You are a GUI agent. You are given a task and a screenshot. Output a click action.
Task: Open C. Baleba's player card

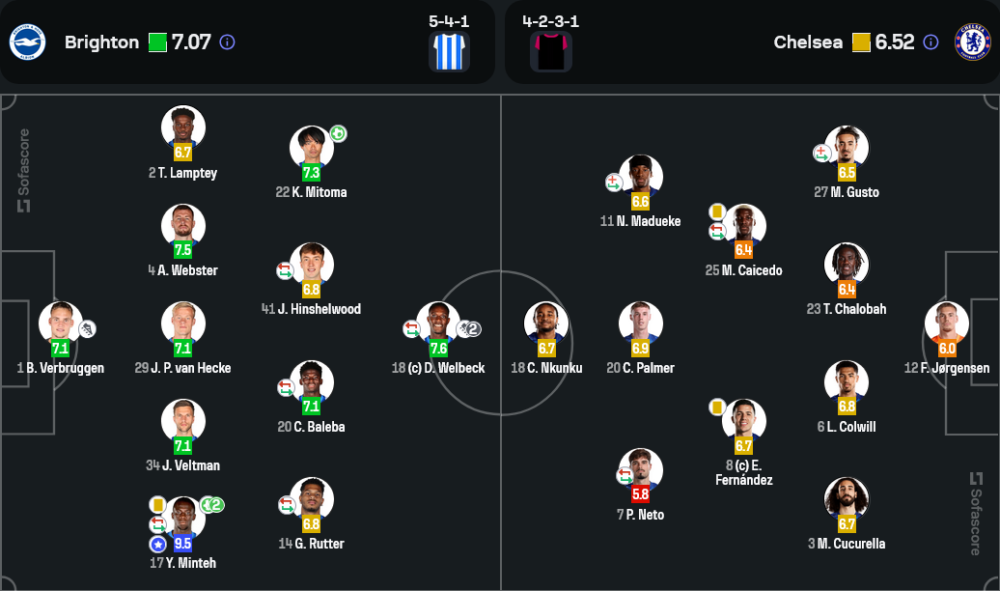tap(311, 382)
